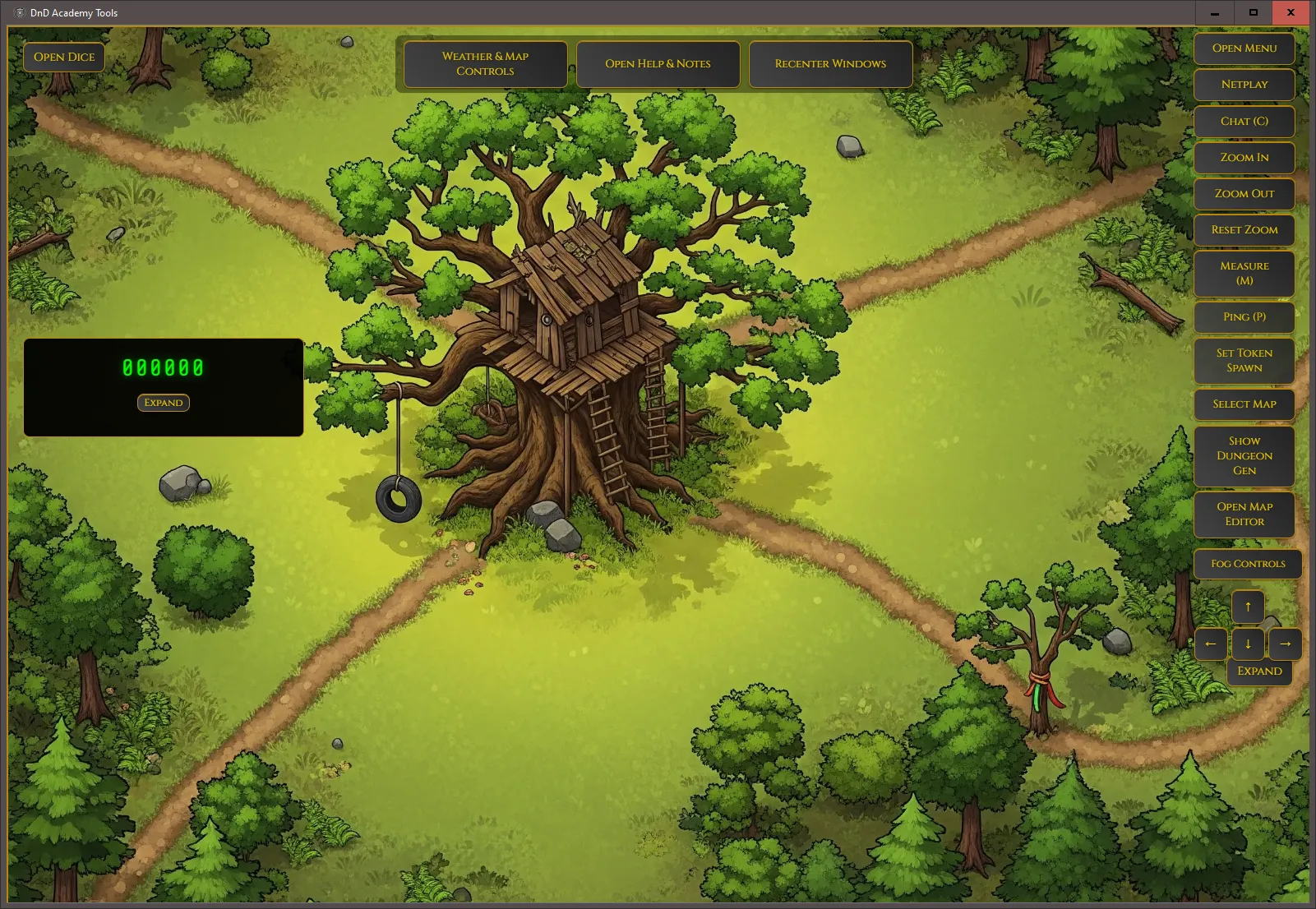Open the main menu
The height and width of the screenshot is (909, 1316).
point(1244,48)
